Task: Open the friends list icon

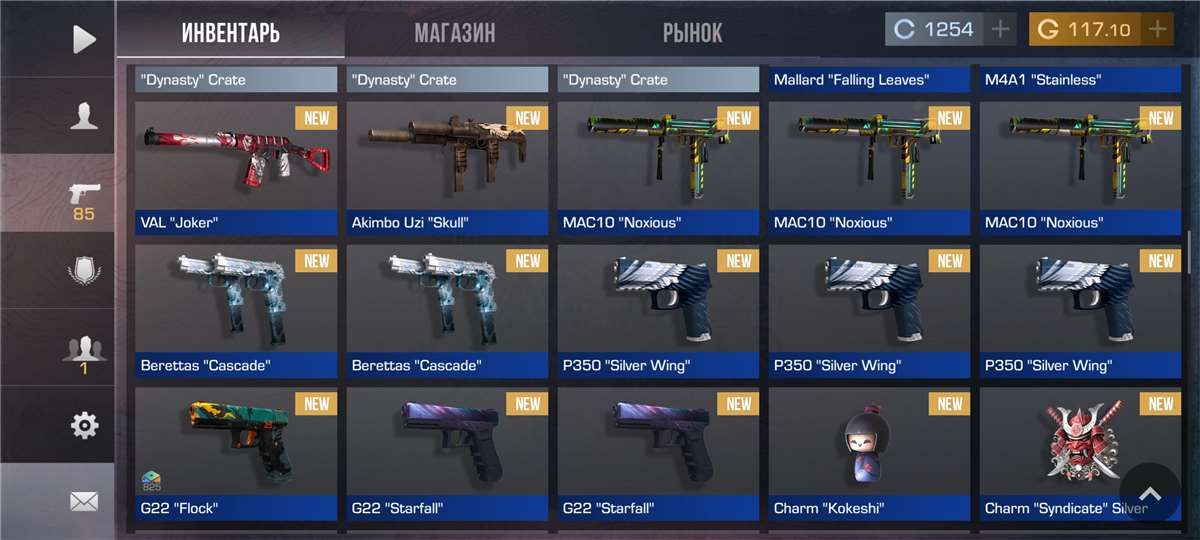Action: coord(84,352)
